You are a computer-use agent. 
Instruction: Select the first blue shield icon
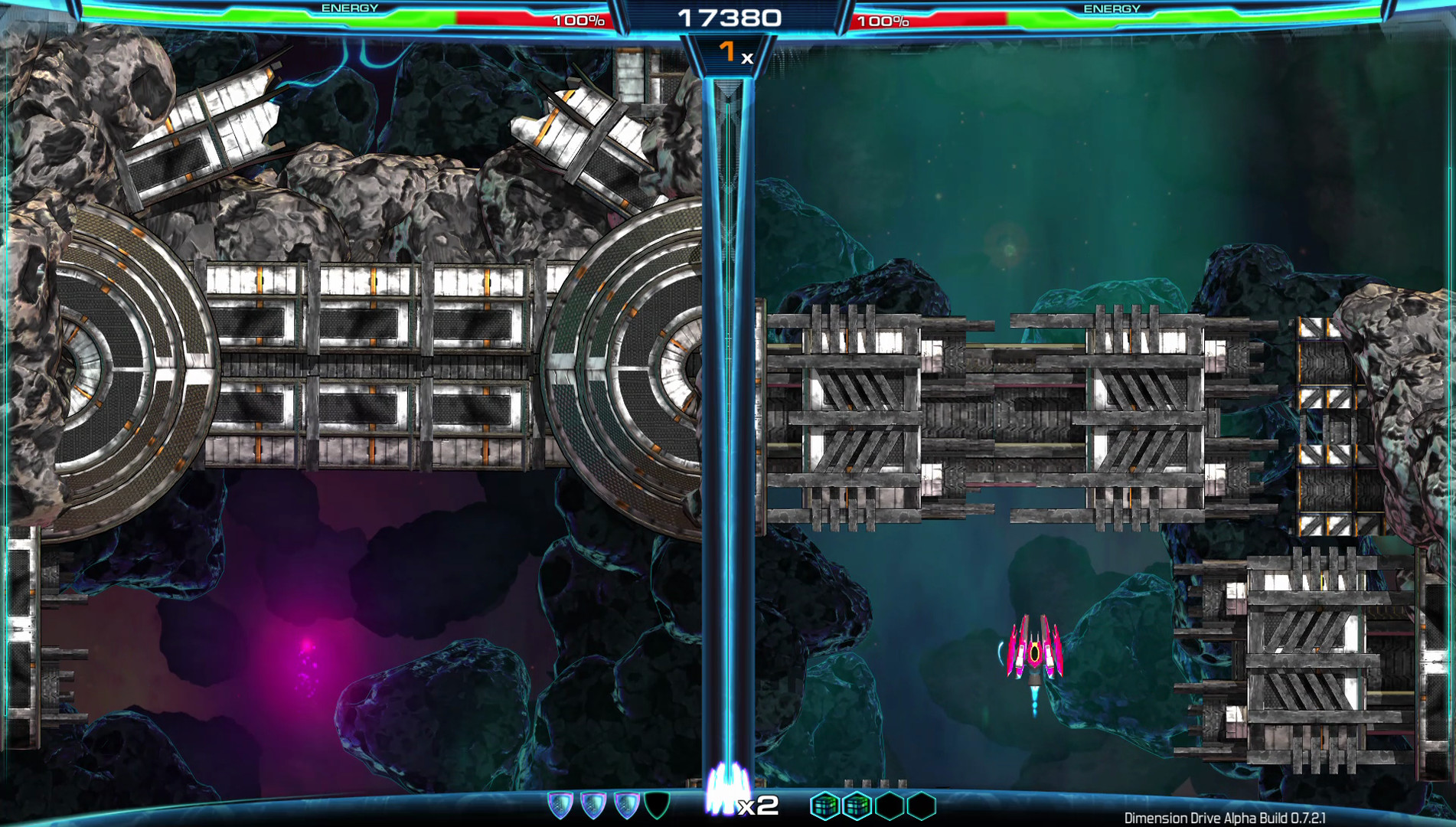pos(560,804)
